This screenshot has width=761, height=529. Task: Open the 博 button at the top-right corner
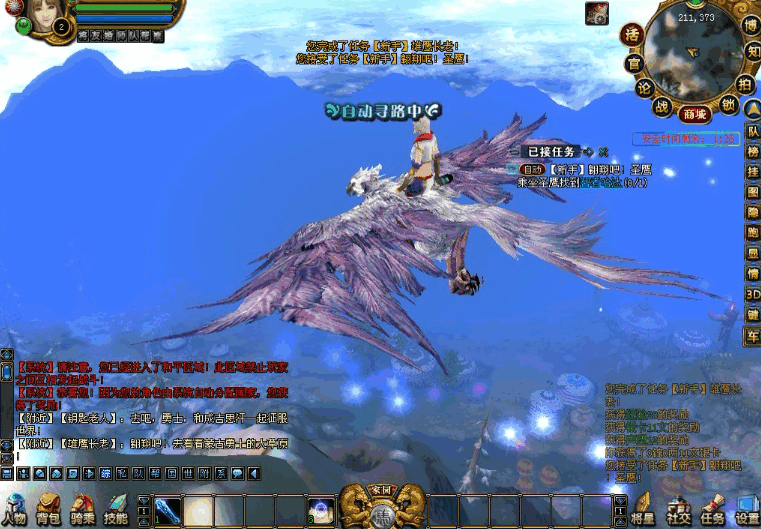(x=752, y=25)
